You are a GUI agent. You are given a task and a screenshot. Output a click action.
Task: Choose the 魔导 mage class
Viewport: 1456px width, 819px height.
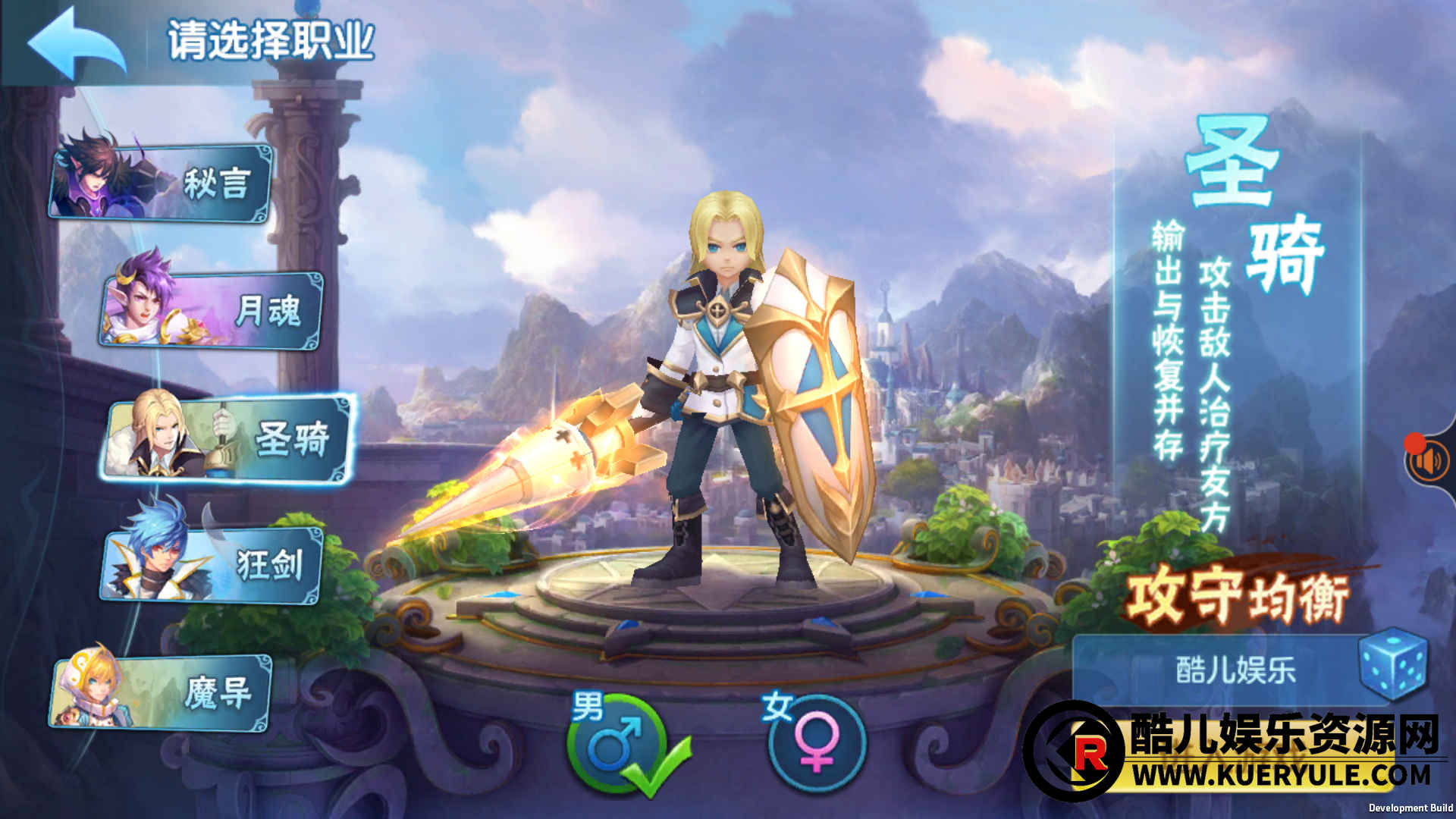(162, 692)
